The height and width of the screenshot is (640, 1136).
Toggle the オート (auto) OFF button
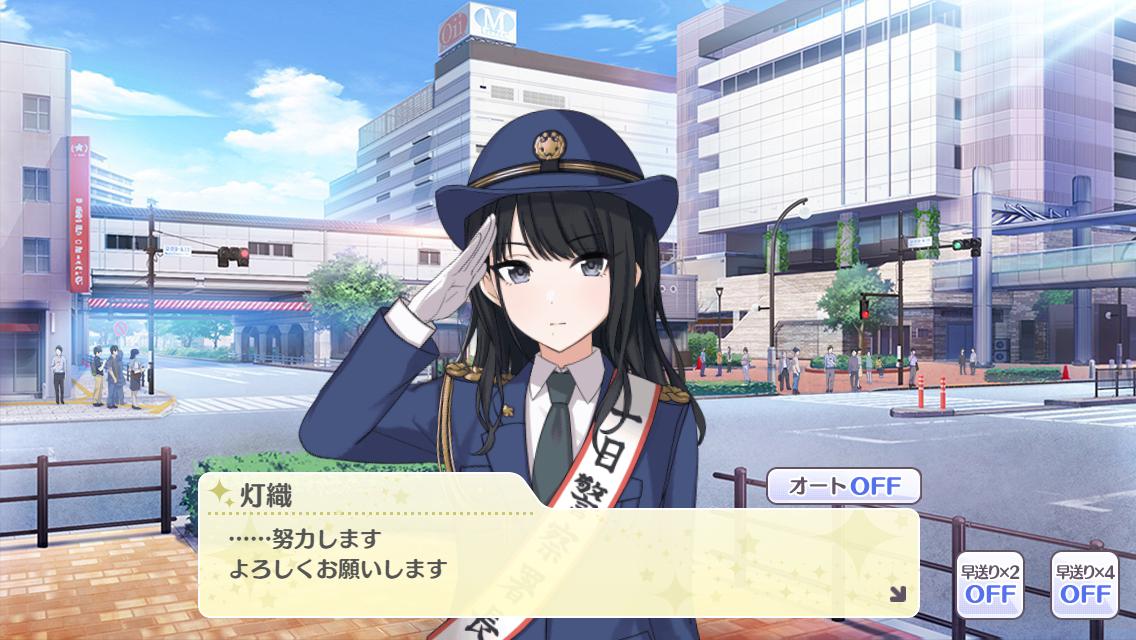pyautogui.click(x=843, y=487)
